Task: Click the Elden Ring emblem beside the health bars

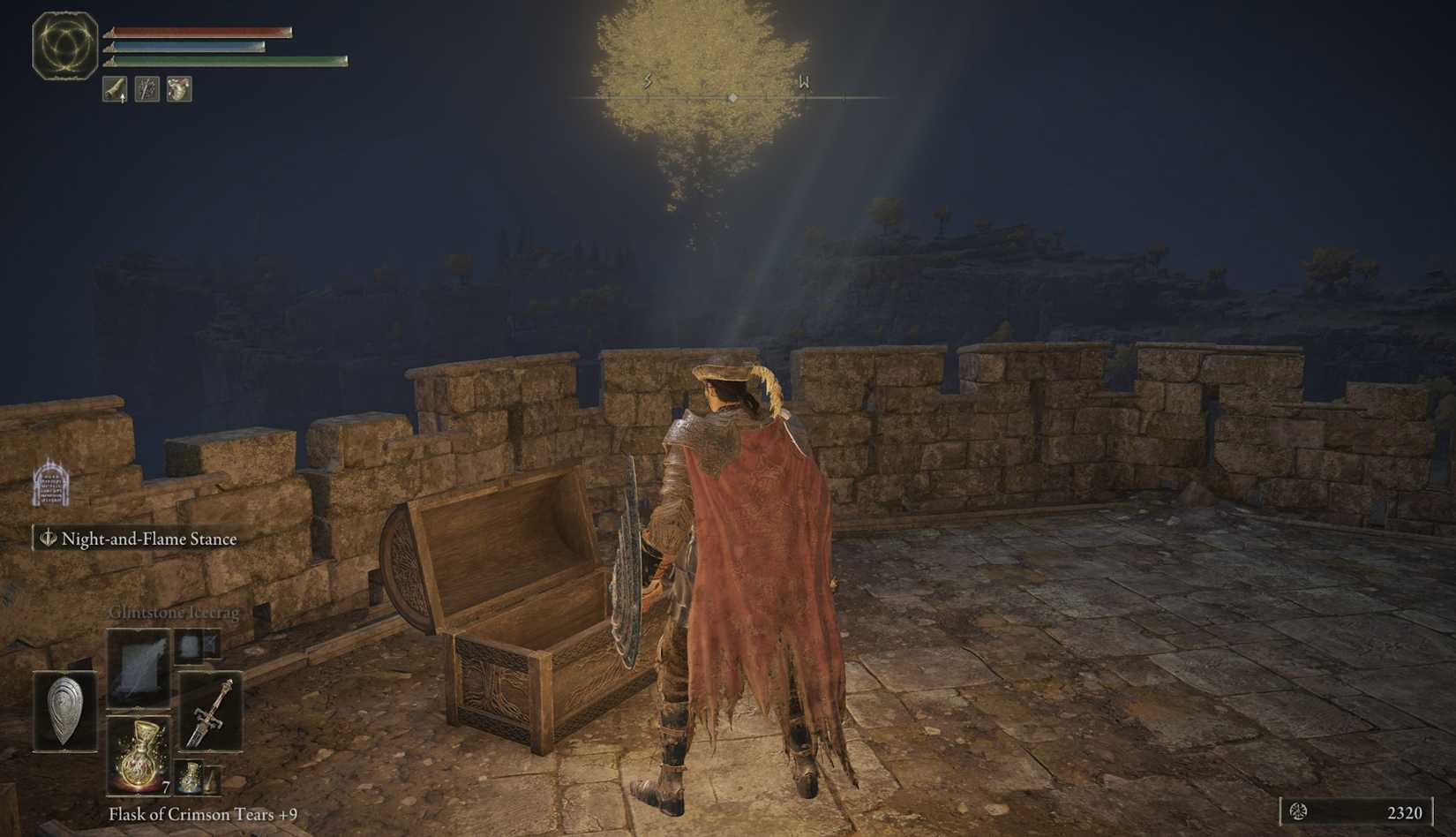Action: pyautogui.click(x=64, y=46)
